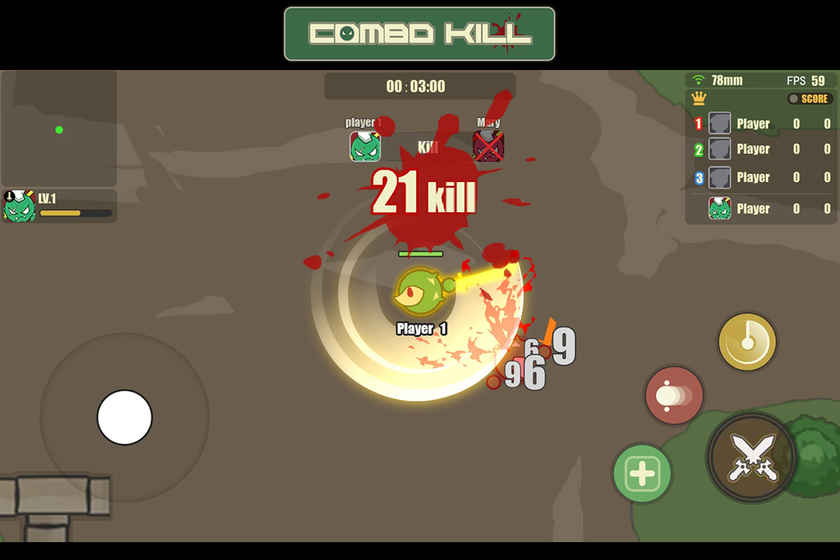The width and height of the screenshot is (840, 560).
Task: Select the rank 1 Player leaderboard row
Action: [x=762, y=124]
